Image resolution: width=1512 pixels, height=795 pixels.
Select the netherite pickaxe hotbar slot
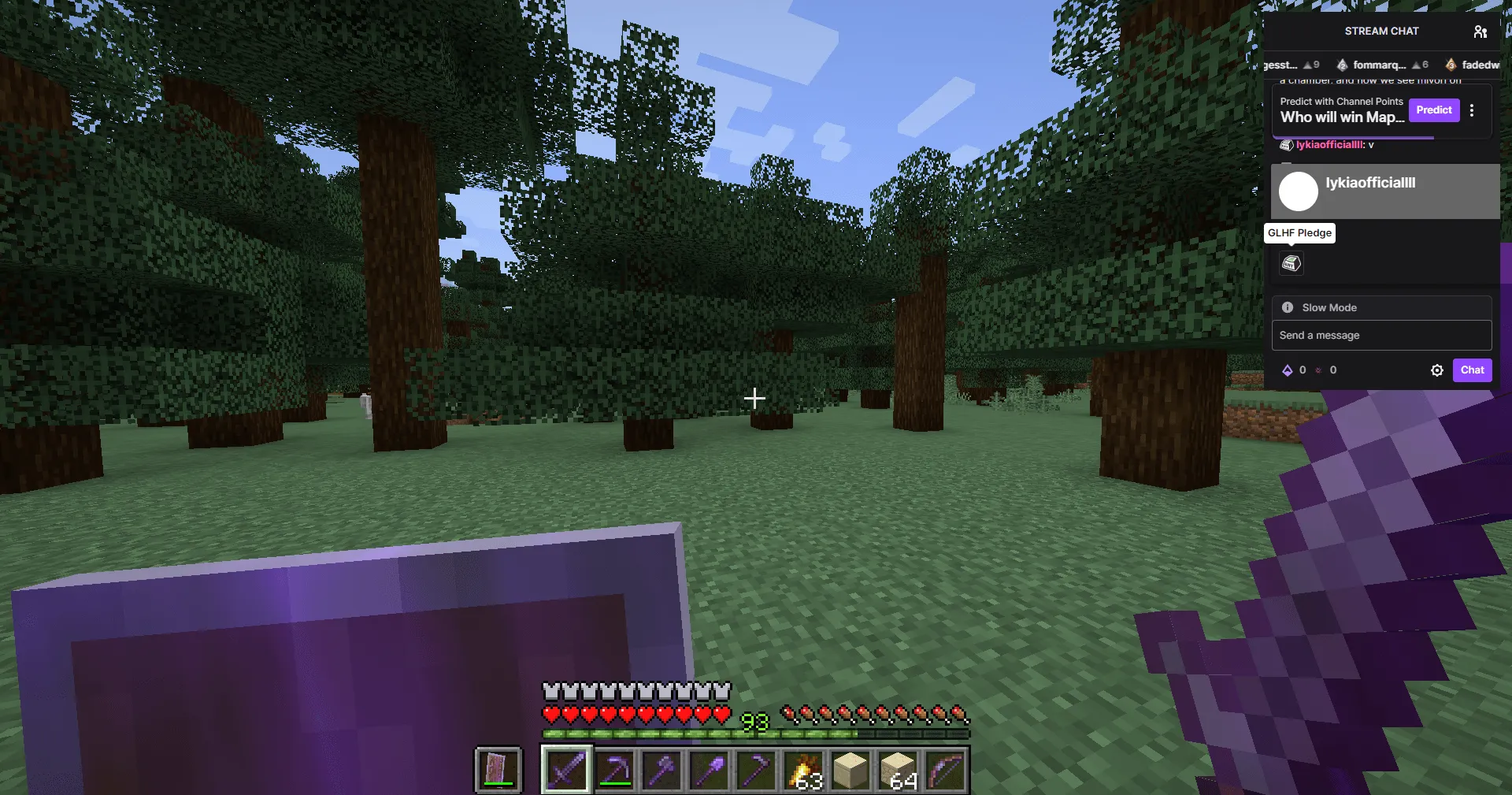click(x=613, y=770)
